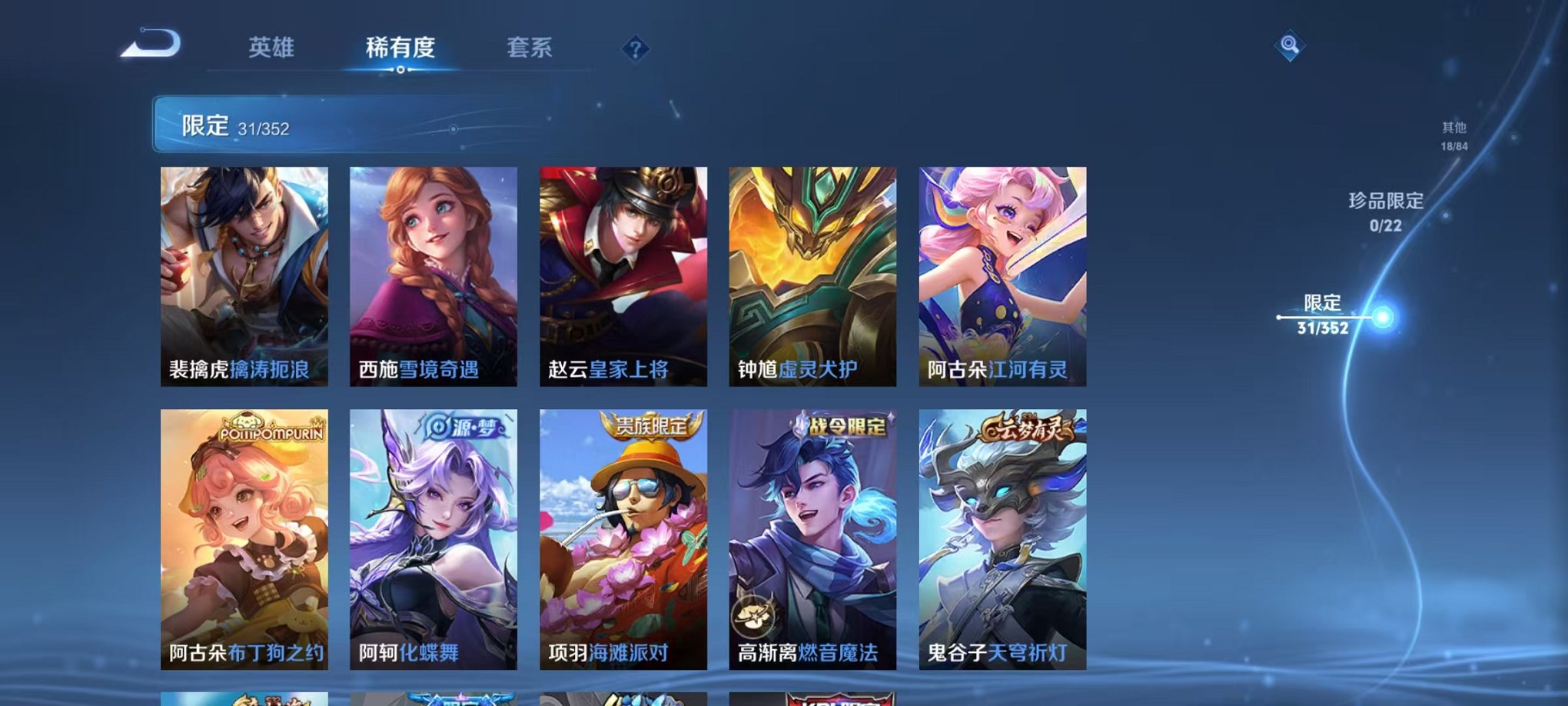This screenshot has height=706, width=1568.
Task: Click the question mark help icon
Action: (634, 49)
